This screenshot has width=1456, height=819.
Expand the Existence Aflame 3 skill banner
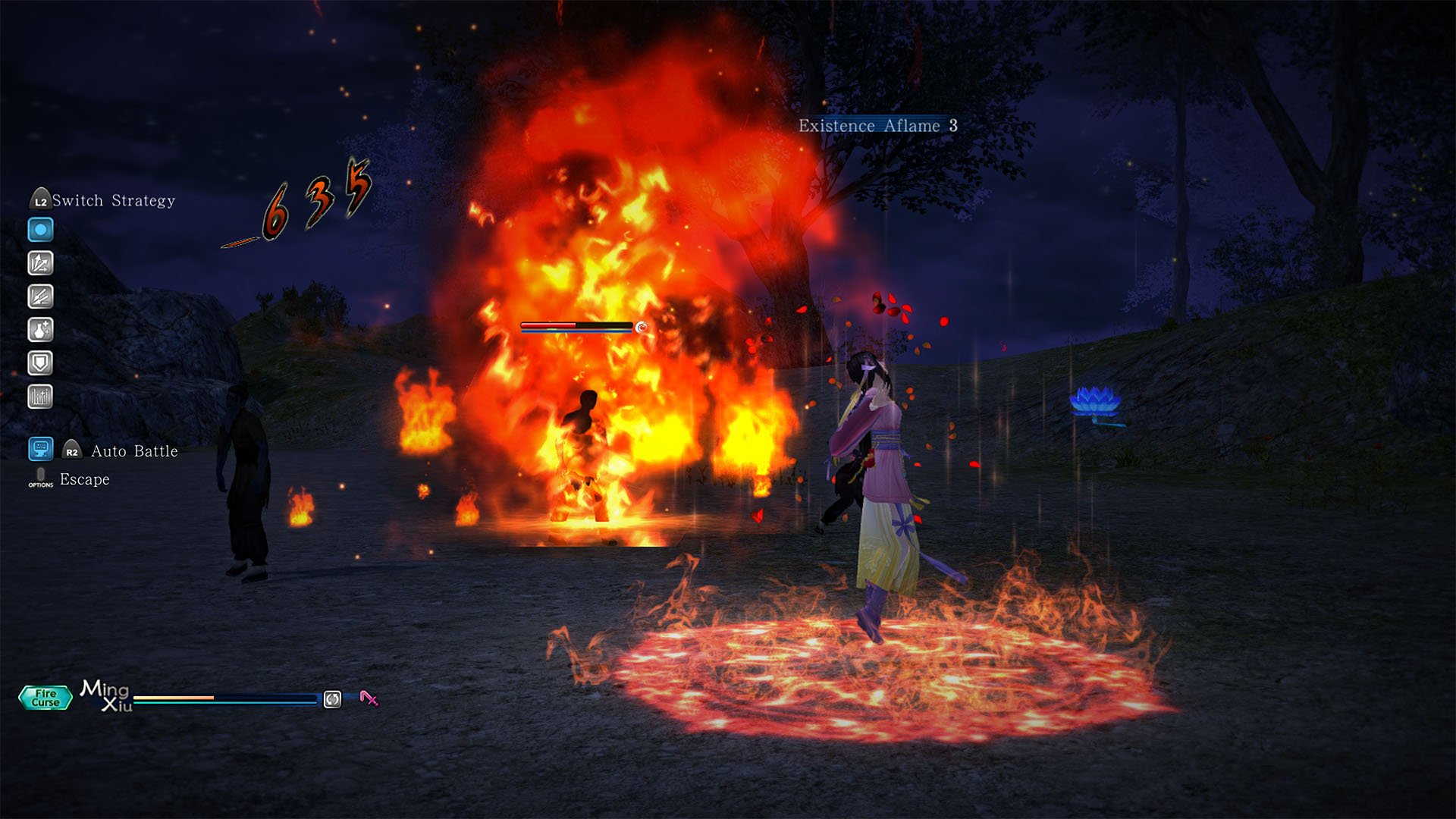(877, 126)
